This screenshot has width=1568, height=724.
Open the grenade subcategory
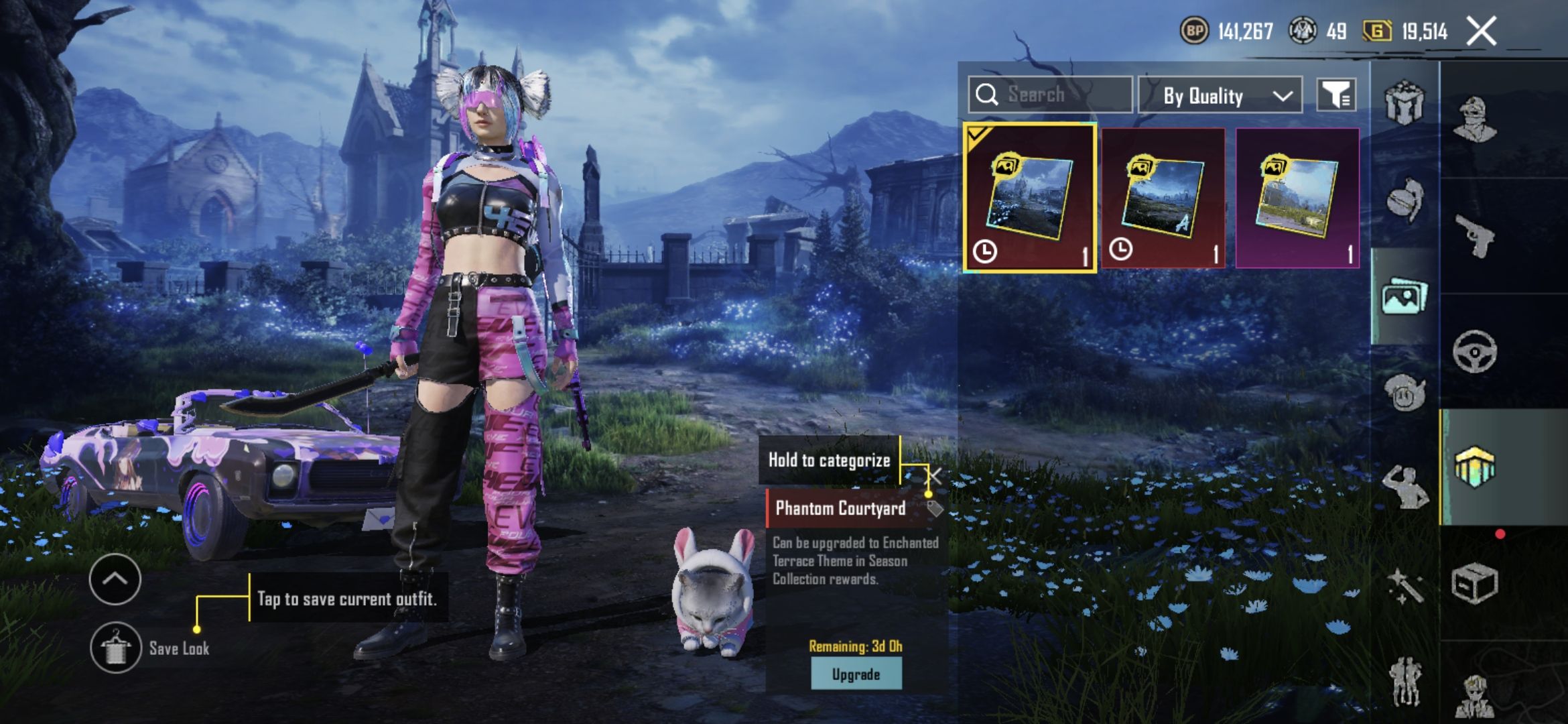click(1404, 199)
